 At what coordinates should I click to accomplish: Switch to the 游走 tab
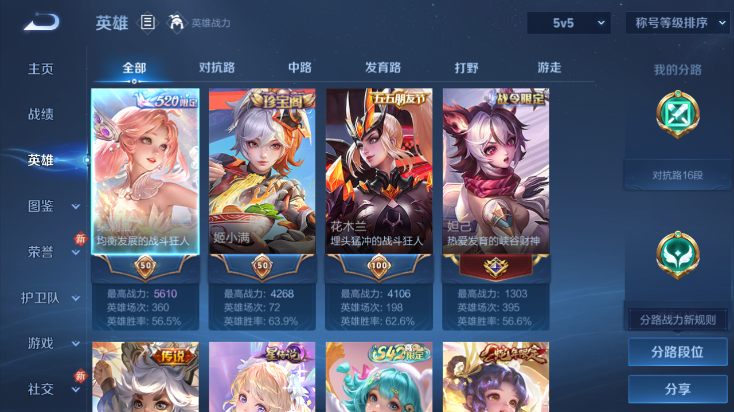(x=549, y=68)
